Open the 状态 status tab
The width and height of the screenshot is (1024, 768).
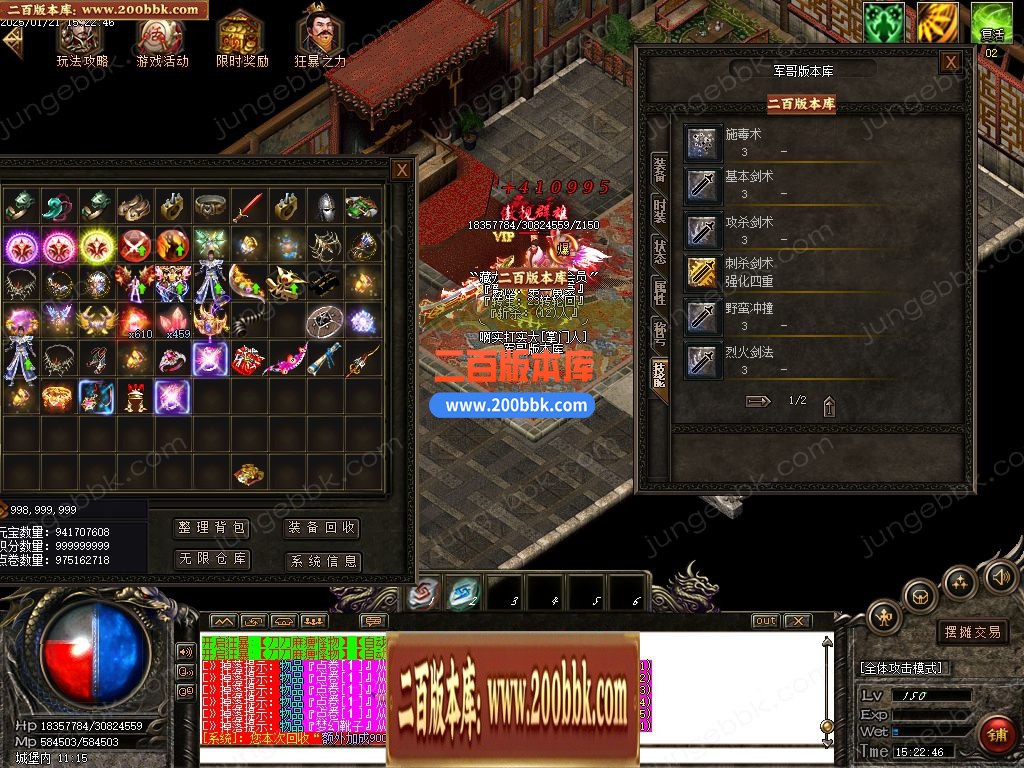click(659, 251)
